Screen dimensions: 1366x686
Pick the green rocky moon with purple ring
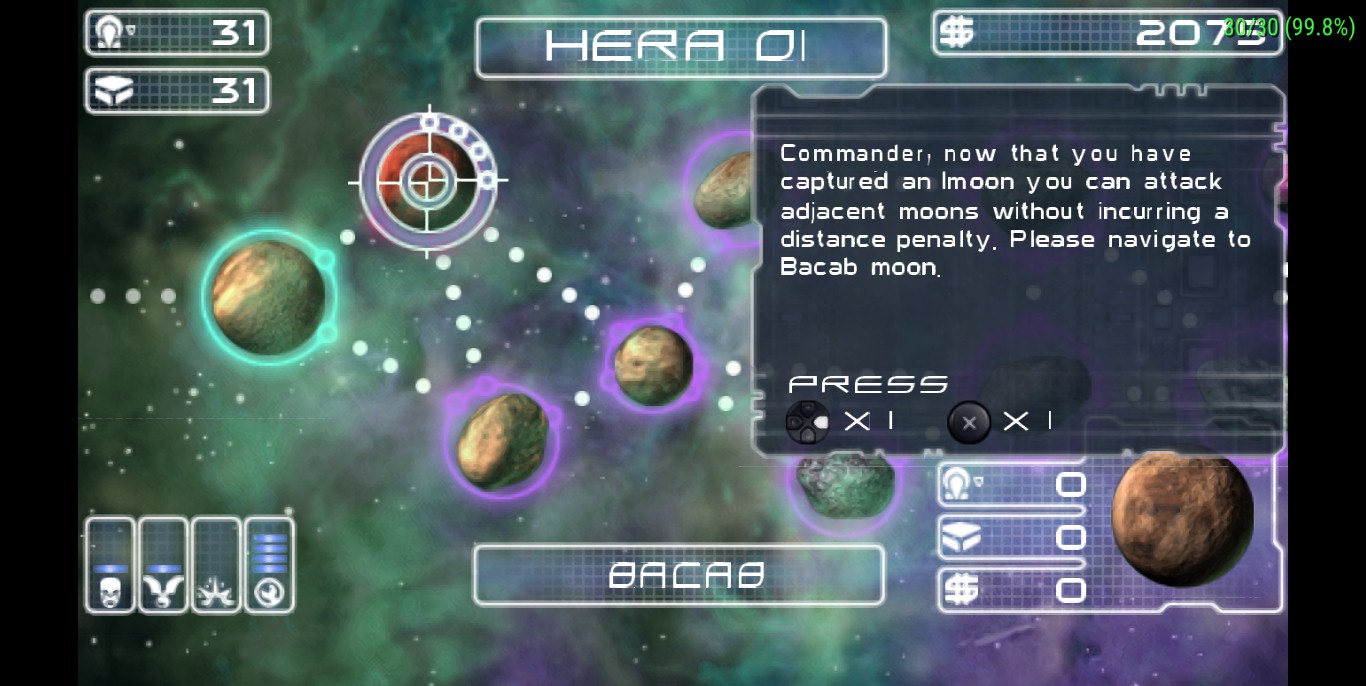coord(846,486)
